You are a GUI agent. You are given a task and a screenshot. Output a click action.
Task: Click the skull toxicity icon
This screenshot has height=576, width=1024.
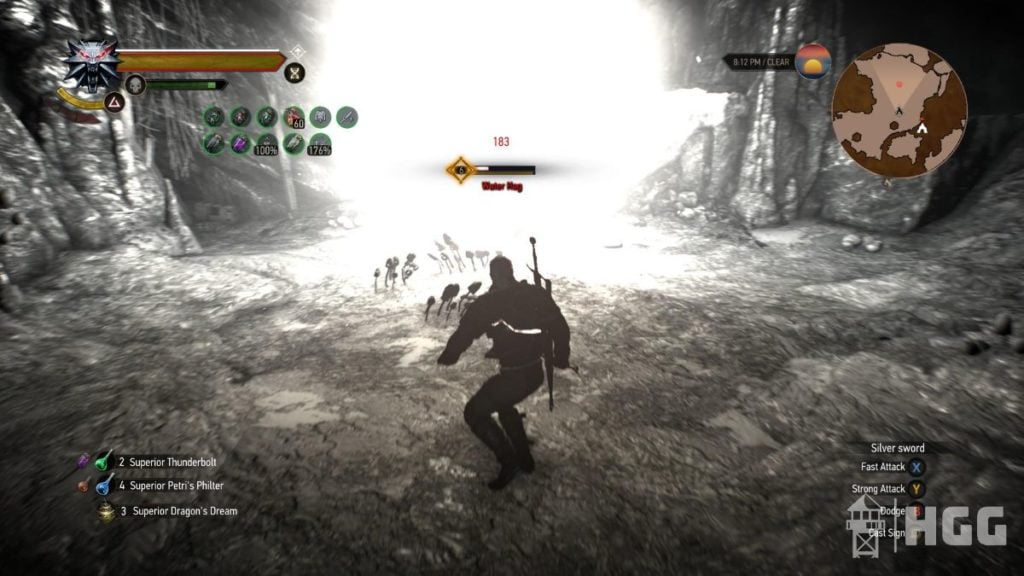point(136,85)
